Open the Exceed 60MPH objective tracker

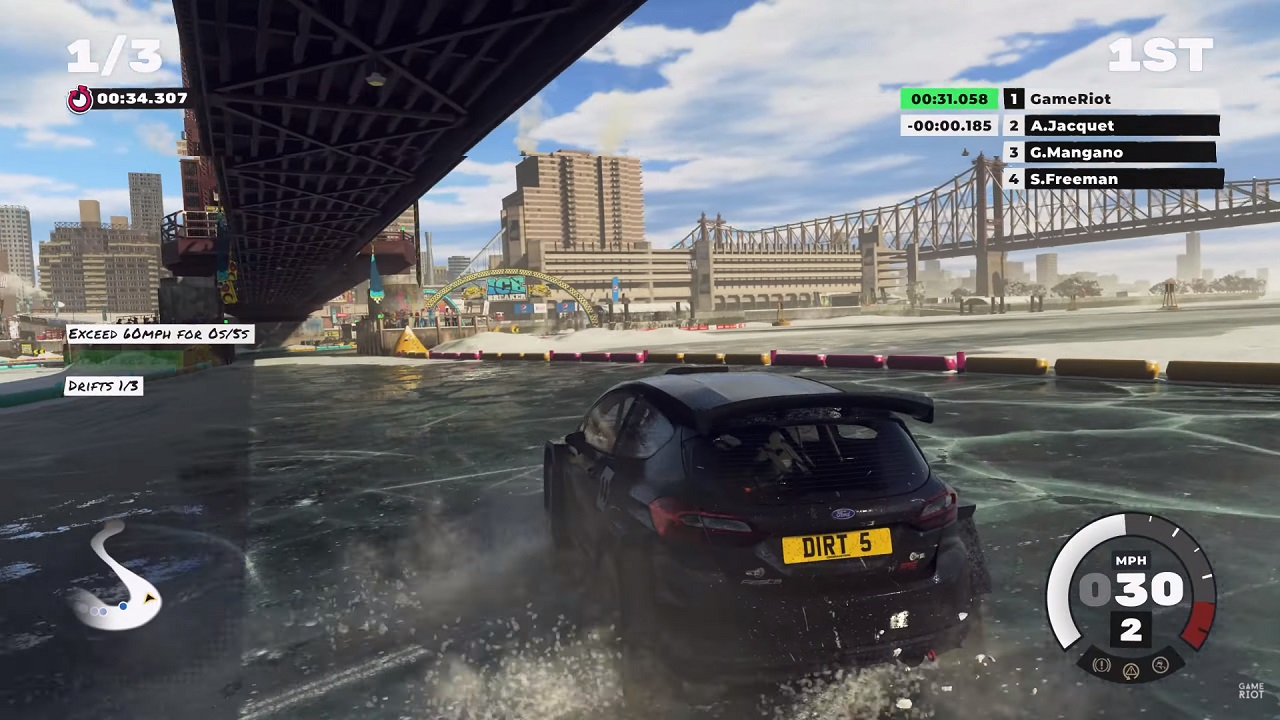(160, 334)
